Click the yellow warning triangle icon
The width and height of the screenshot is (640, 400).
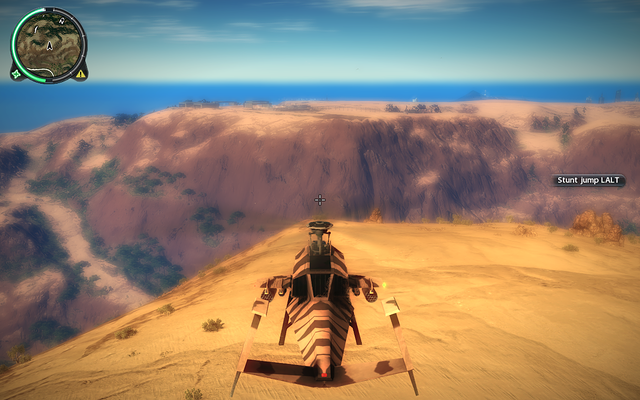[81, 73]
